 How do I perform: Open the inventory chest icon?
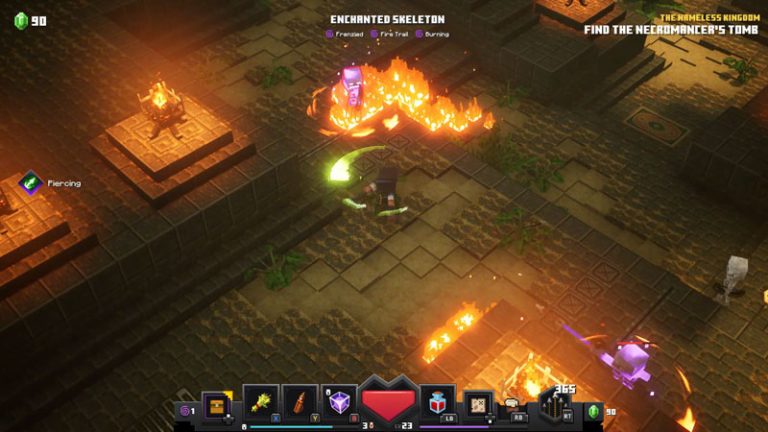(x=216, y=405)
